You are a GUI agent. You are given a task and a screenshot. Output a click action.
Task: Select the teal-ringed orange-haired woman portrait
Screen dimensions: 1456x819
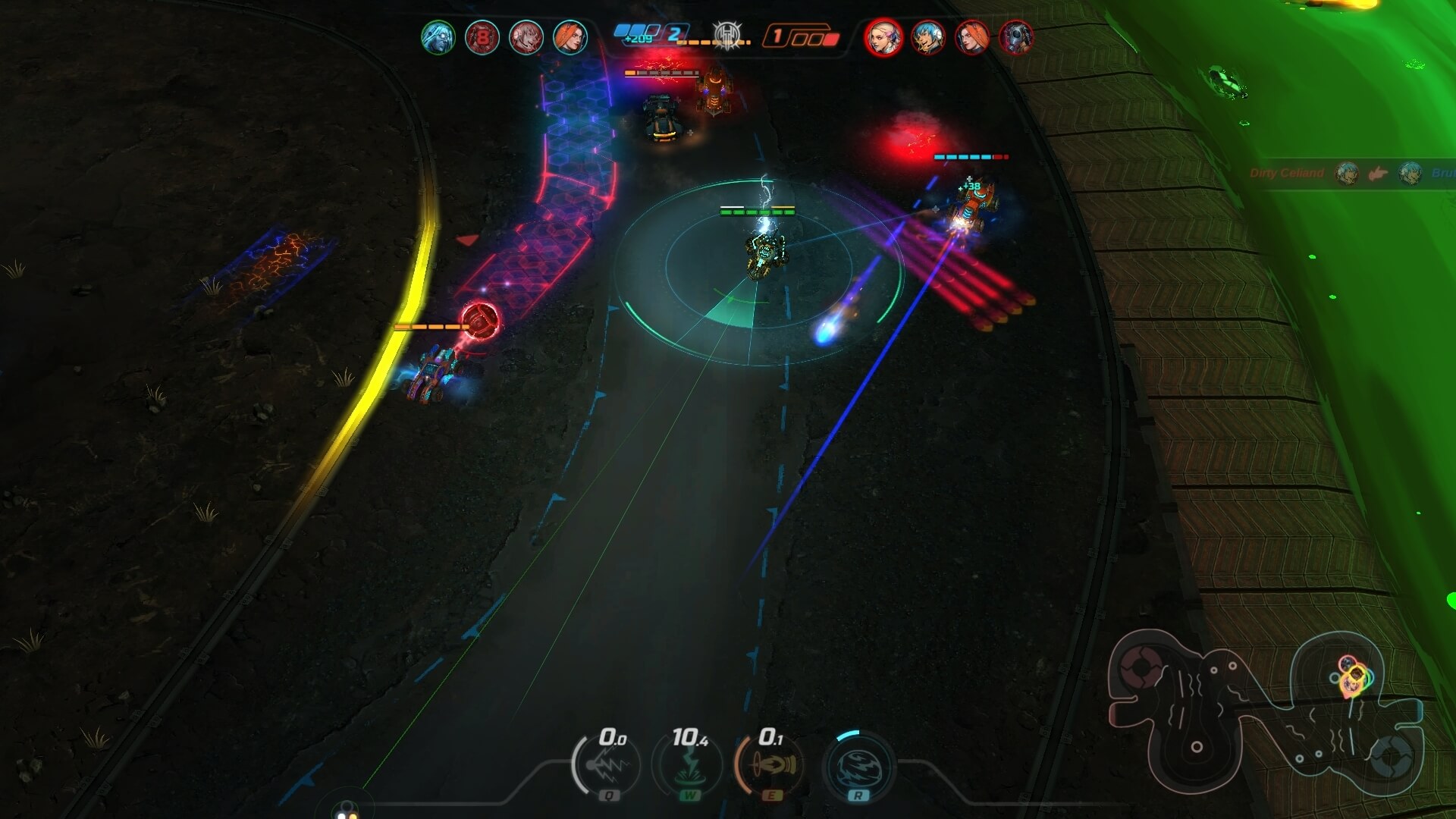[x=570, y=37]
